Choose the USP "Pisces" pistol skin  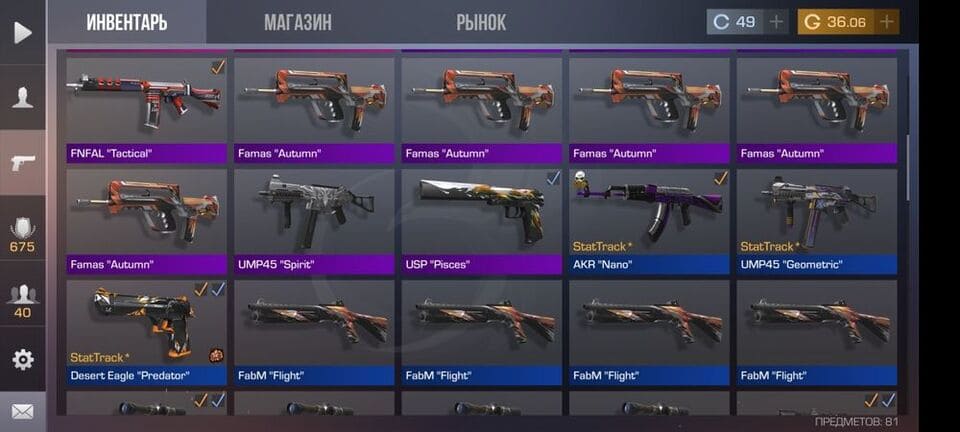pos(482,220)
